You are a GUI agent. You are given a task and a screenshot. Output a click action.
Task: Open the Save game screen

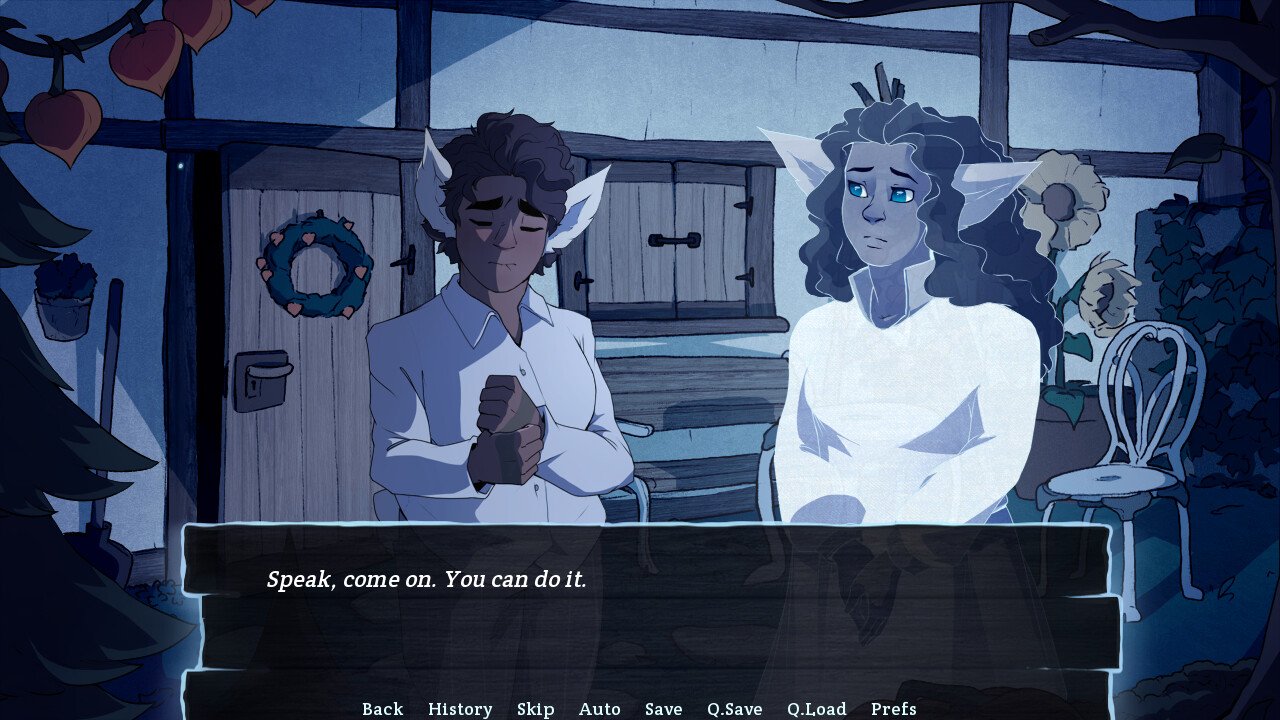663,708
